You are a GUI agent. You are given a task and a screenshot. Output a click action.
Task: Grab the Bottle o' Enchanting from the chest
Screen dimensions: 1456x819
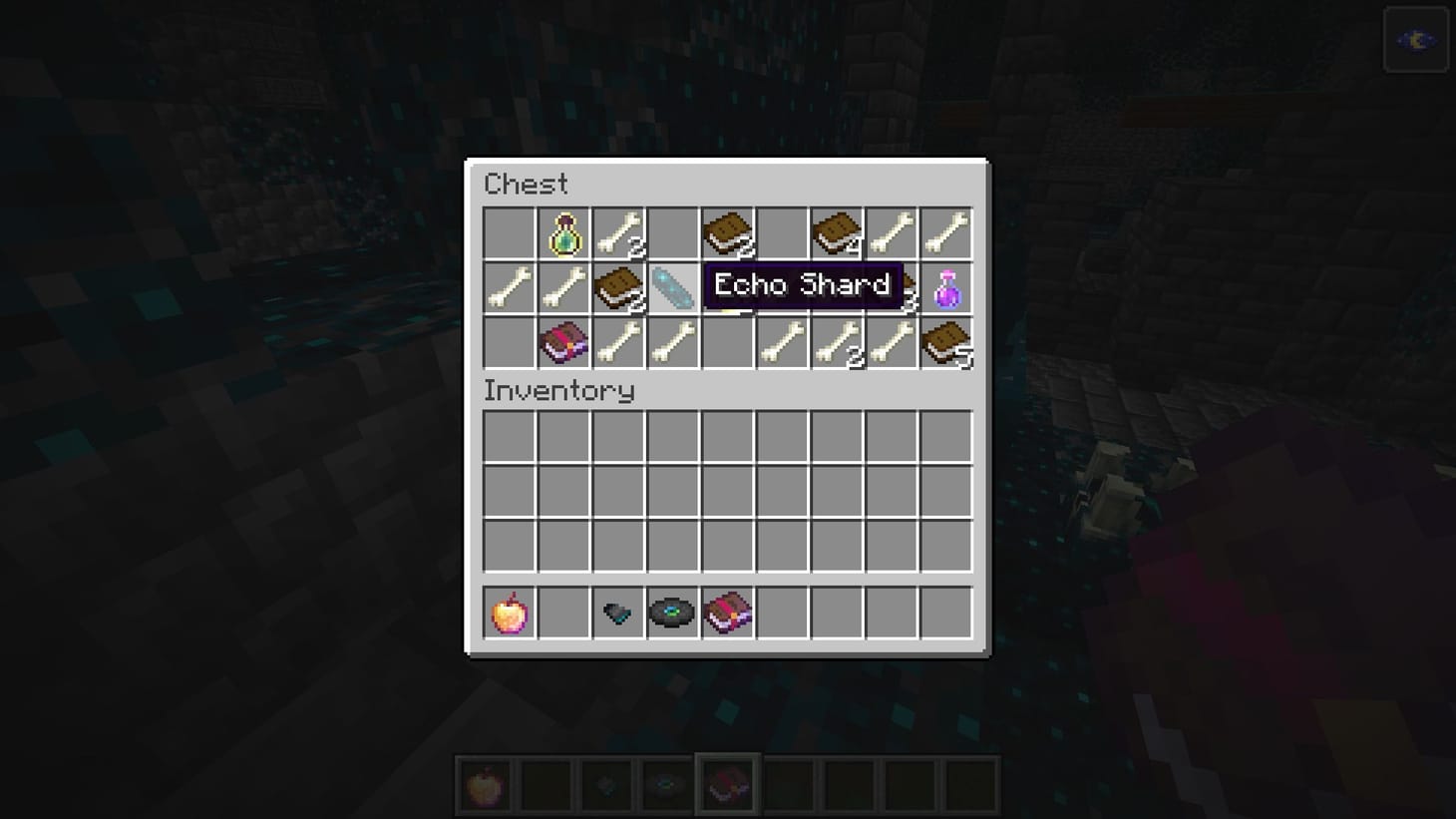(563, 231)
